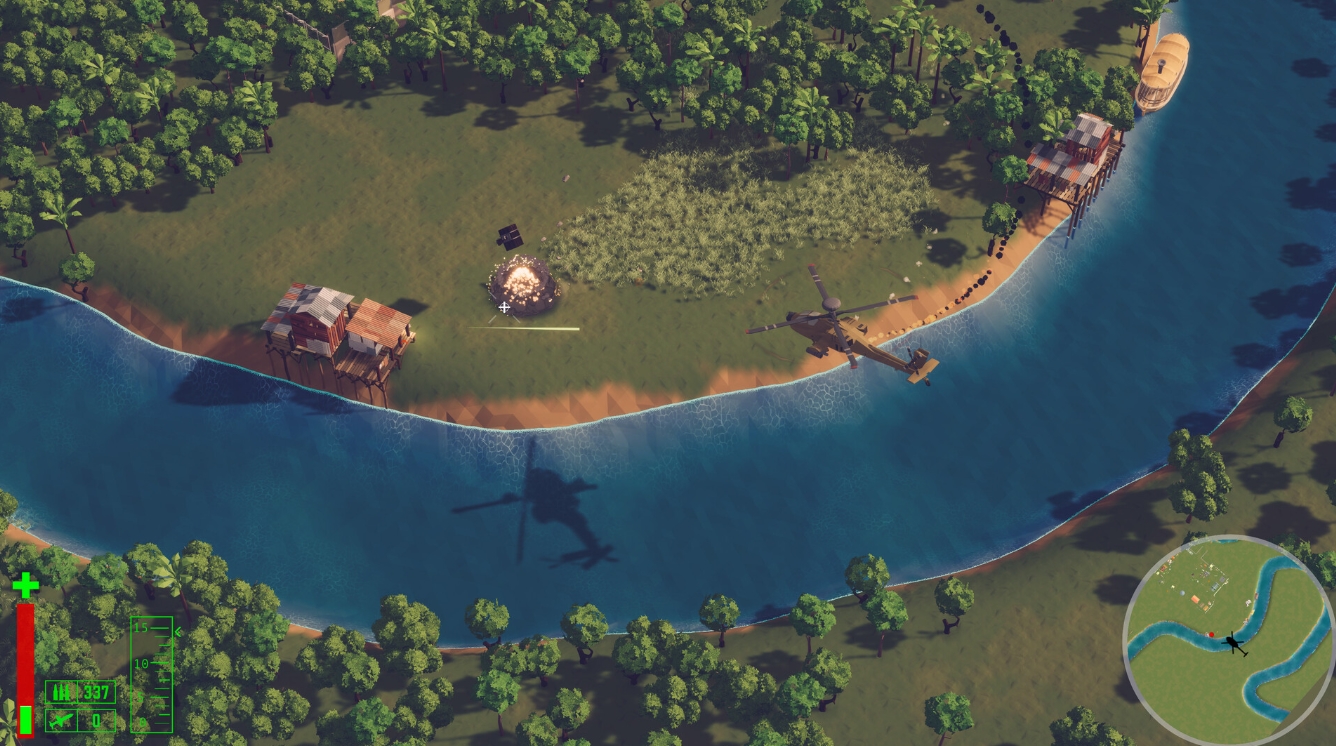Viewport: 1336px width, 746px height.
Task: Click the green health cross icon
Action: 25,585
